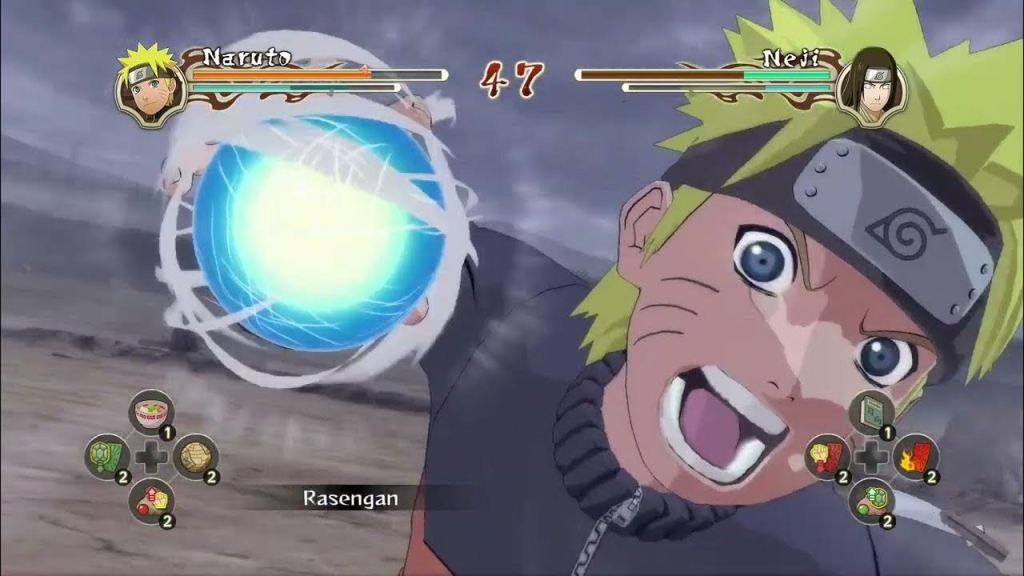Activate Neji's green shell defense pill item
1024x576 pixels.
871,500
